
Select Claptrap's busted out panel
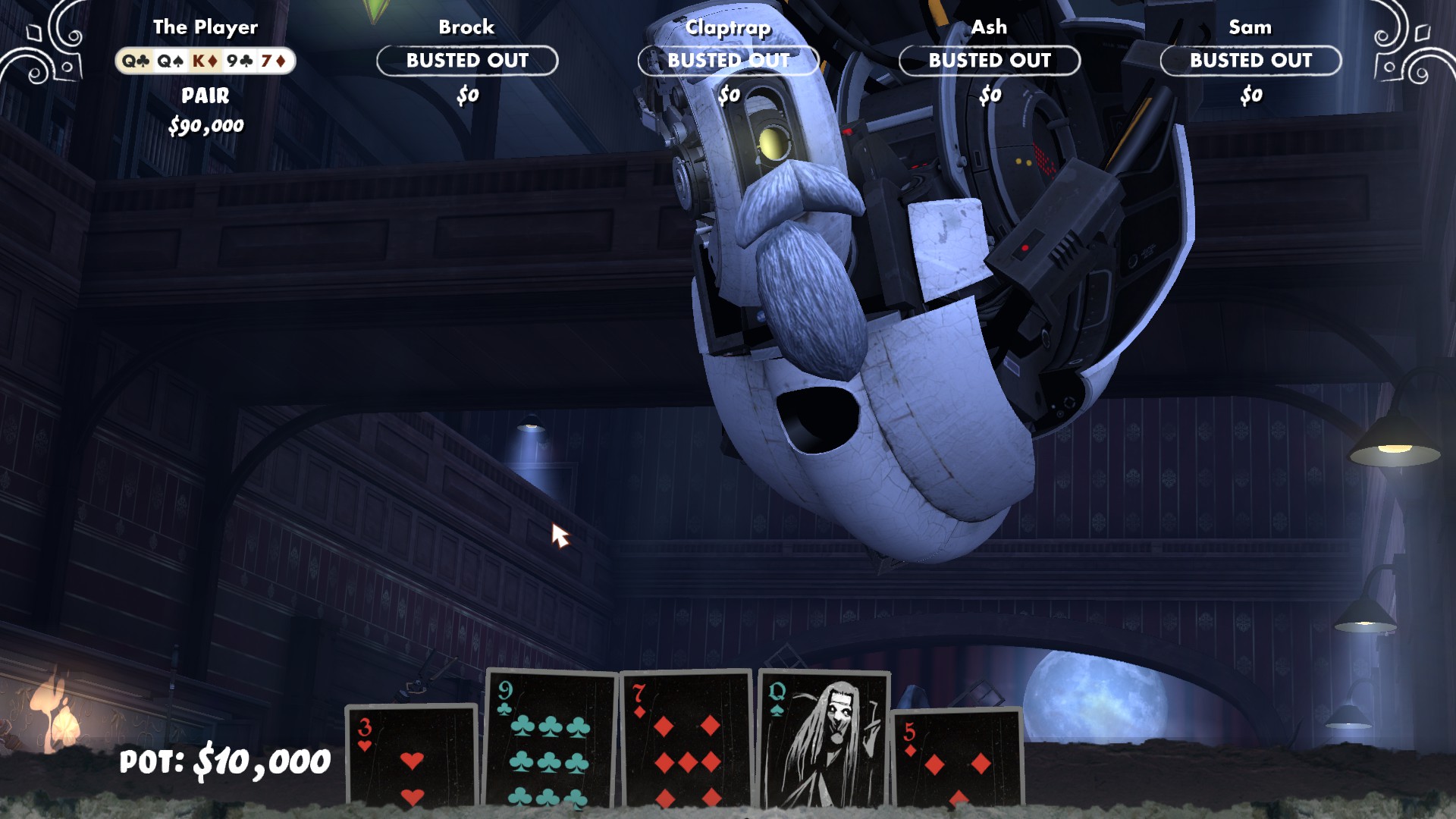[728, 61]
